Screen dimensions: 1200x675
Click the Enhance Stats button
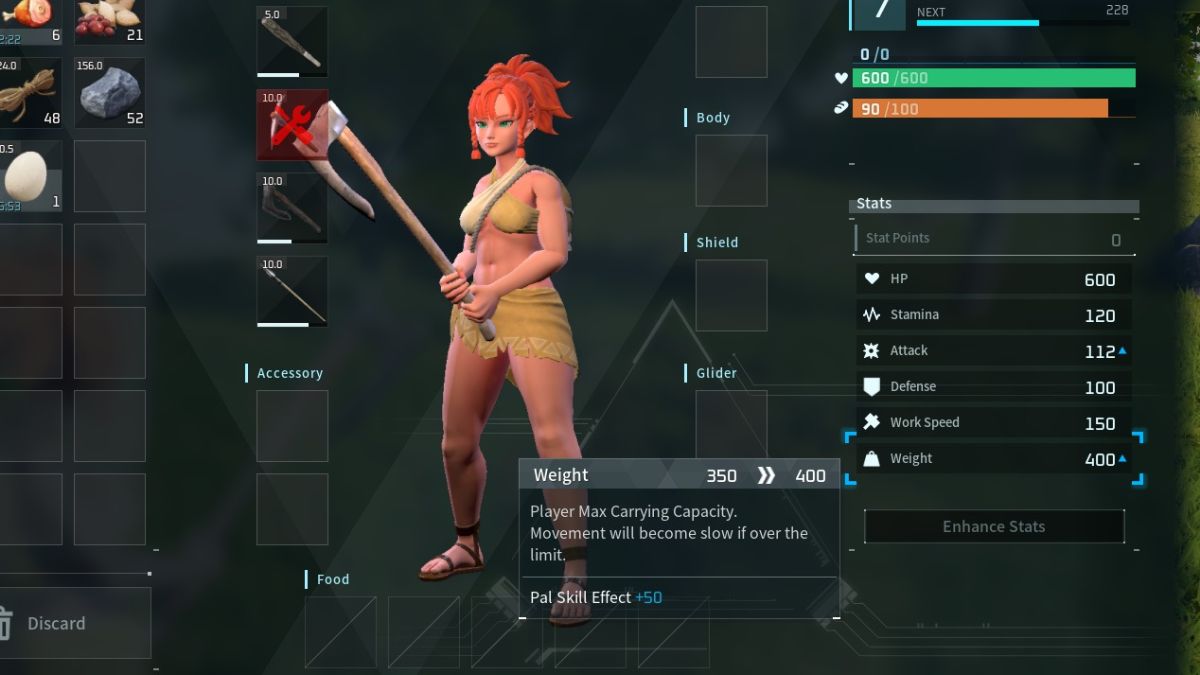pos(994,526)
